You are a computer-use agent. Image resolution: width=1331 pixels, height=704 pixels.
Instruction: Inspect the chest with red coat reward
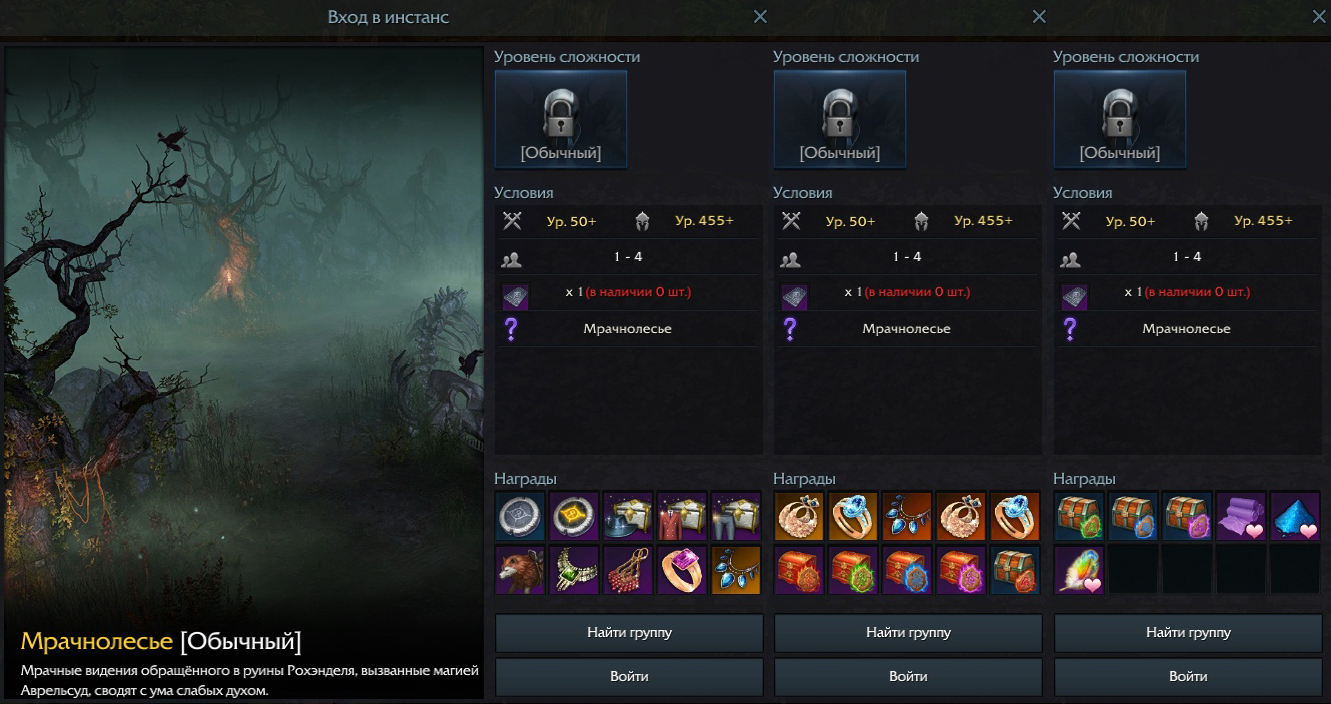tap(682, 516)
